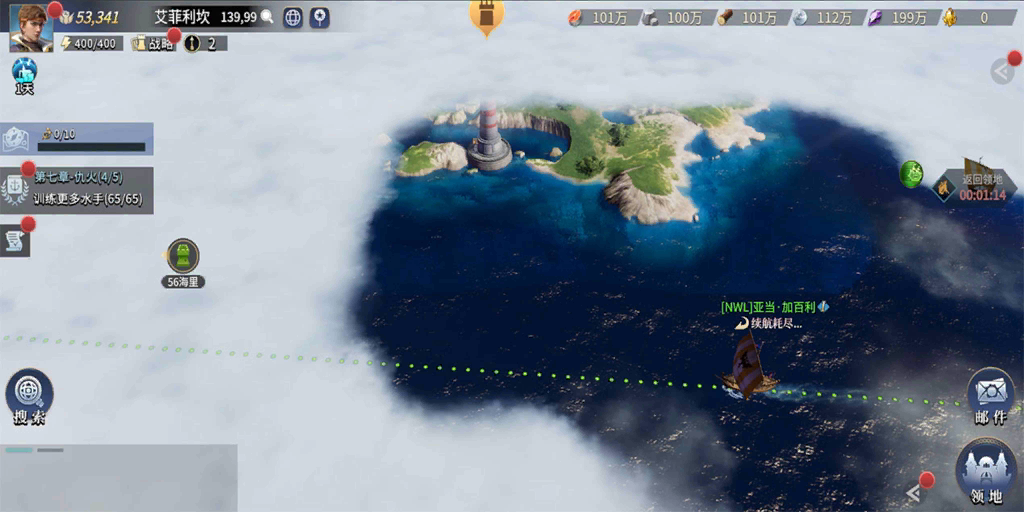The height and width of the screenshot is (512, 1024).
Task: Open the map pin bookmarks
Action: (x=319, y=17)
